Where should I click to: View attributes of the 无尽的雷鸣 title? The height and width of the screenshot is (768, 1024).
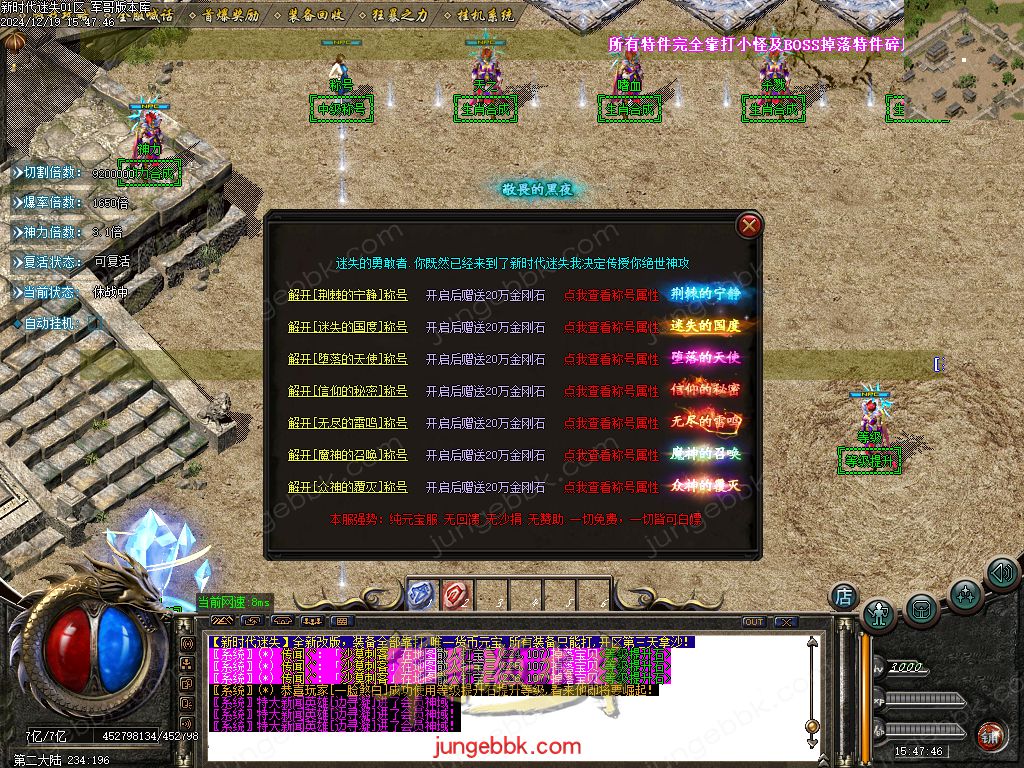[610, 423]
